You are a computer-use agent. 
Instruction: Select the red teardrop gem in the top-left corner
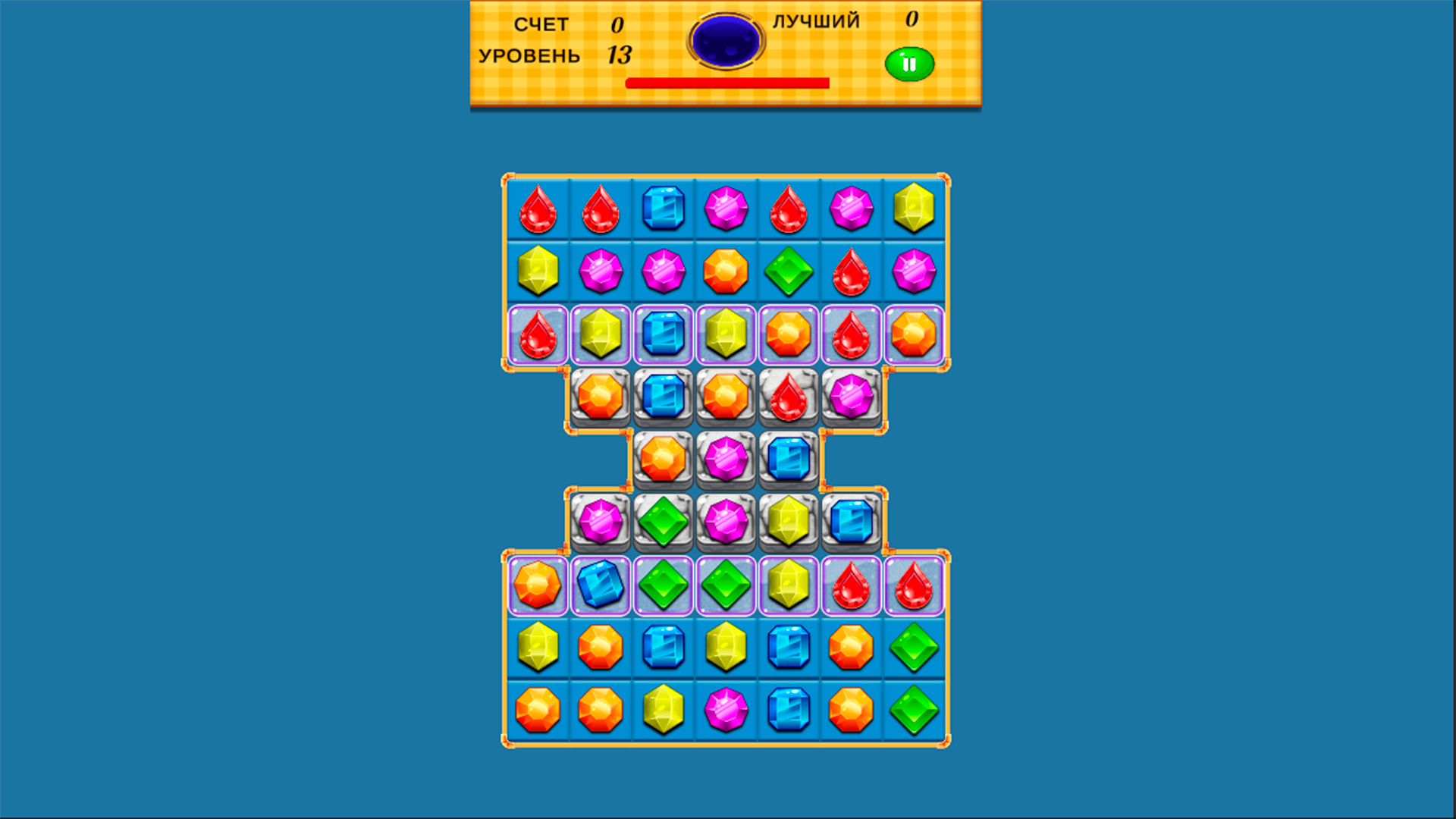coord(539,210)
